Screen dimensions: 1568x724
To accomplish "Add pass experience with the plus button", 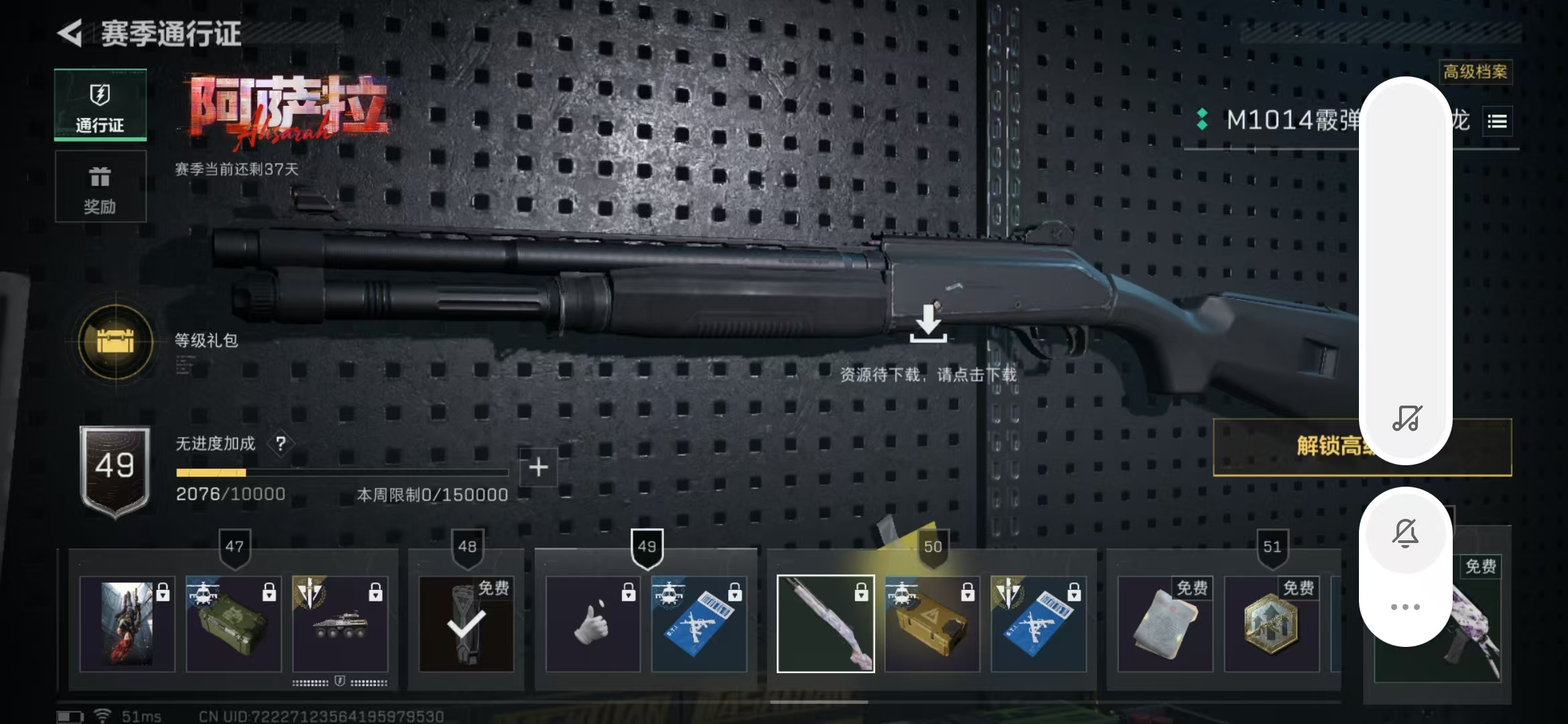I will click(538, 467).
